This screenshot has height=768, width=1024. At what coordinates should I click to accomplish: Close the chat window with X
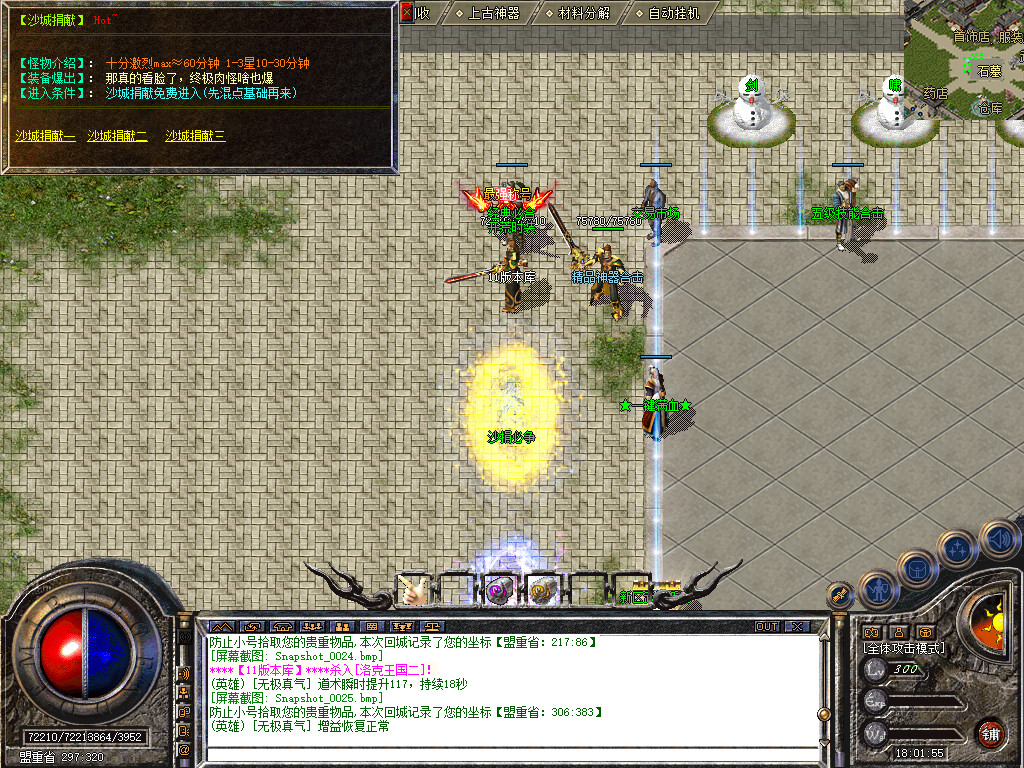click(797, 626)
